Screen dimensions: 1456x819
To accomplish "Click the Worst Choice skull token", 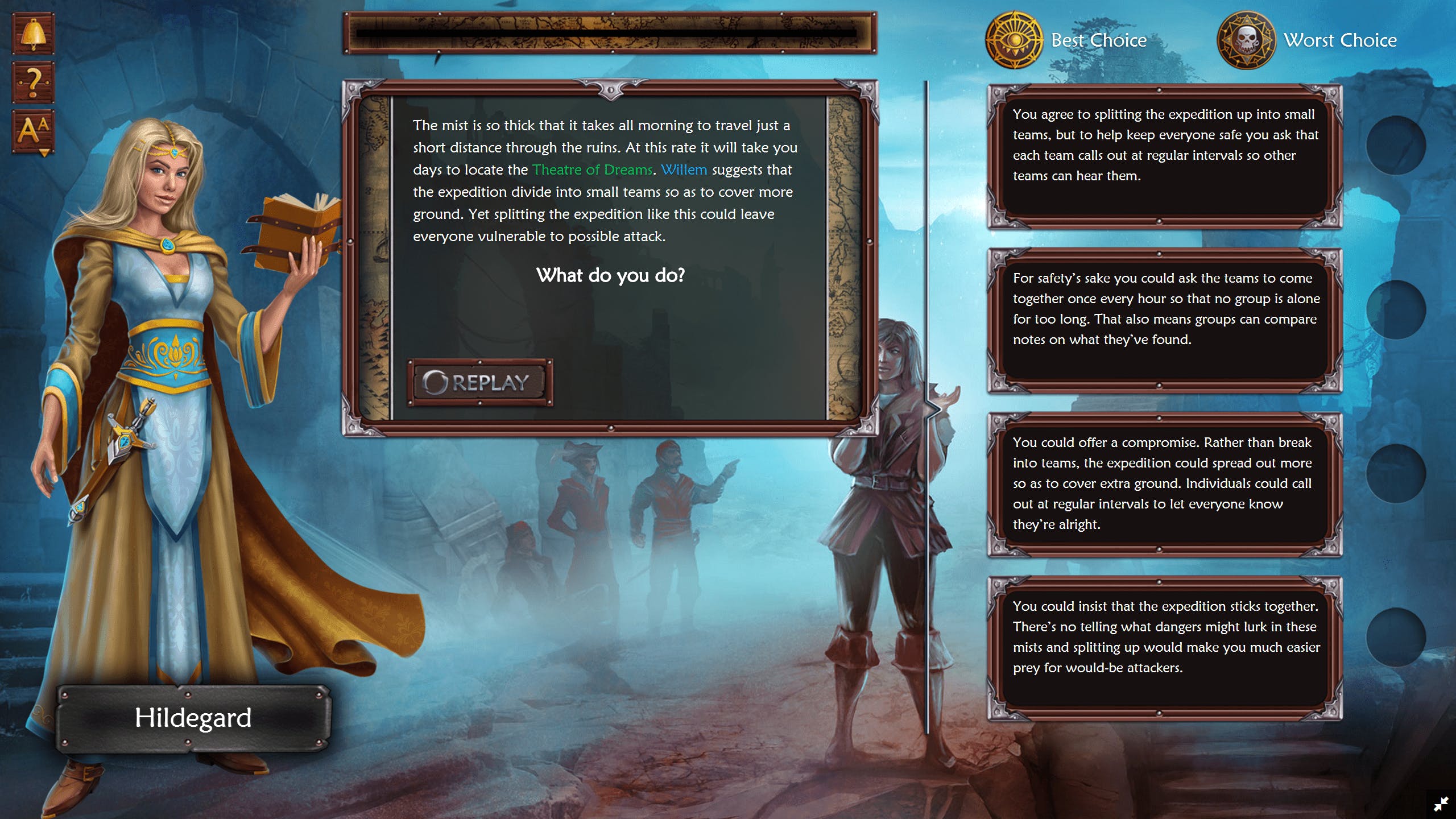I will click(1246, 40).
